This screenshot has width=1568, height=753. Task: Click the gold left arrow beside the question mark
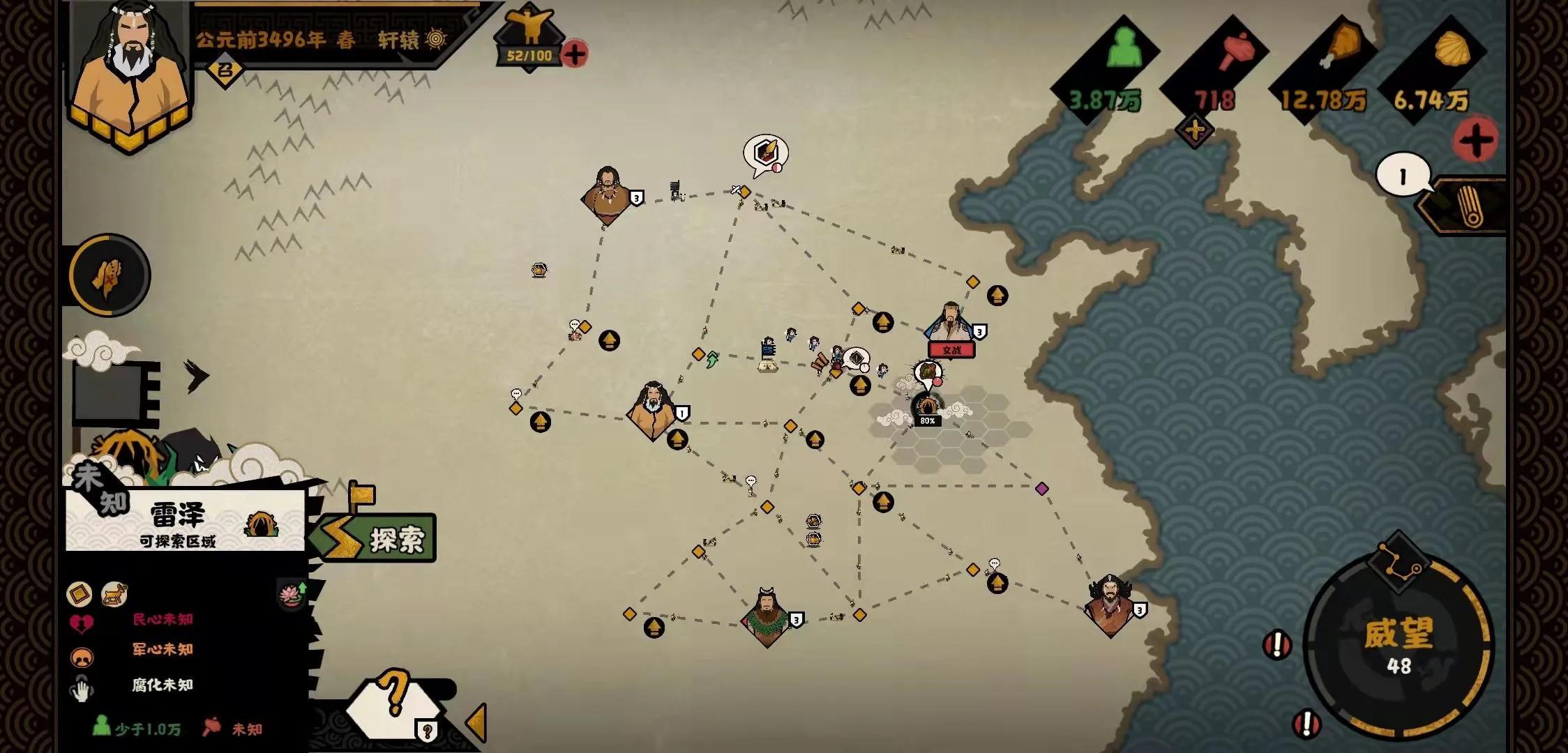[477, 722]
